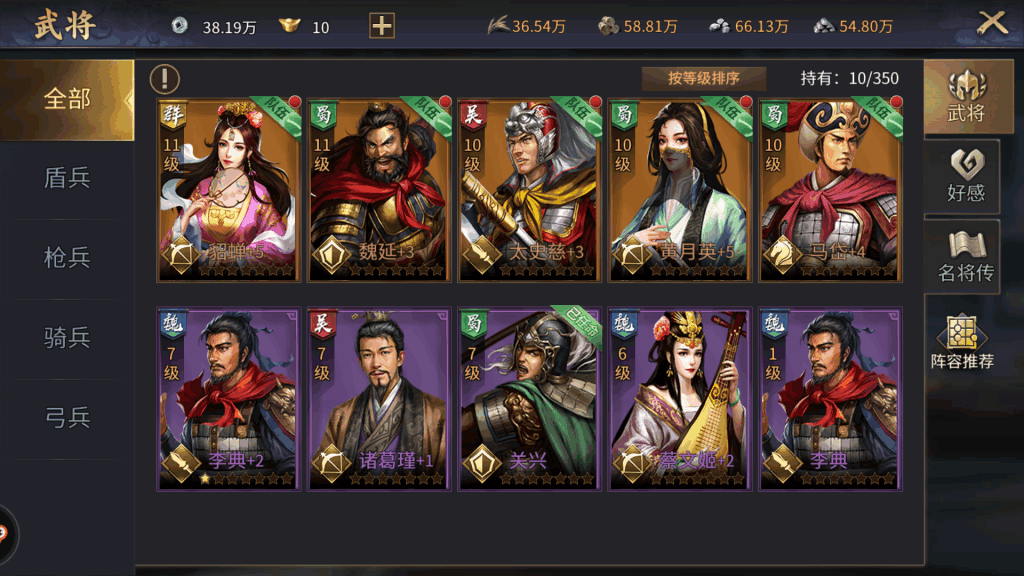Filter generals by 盾兵 shield troops
The image size is (1024, 576).
pos(67,178)
